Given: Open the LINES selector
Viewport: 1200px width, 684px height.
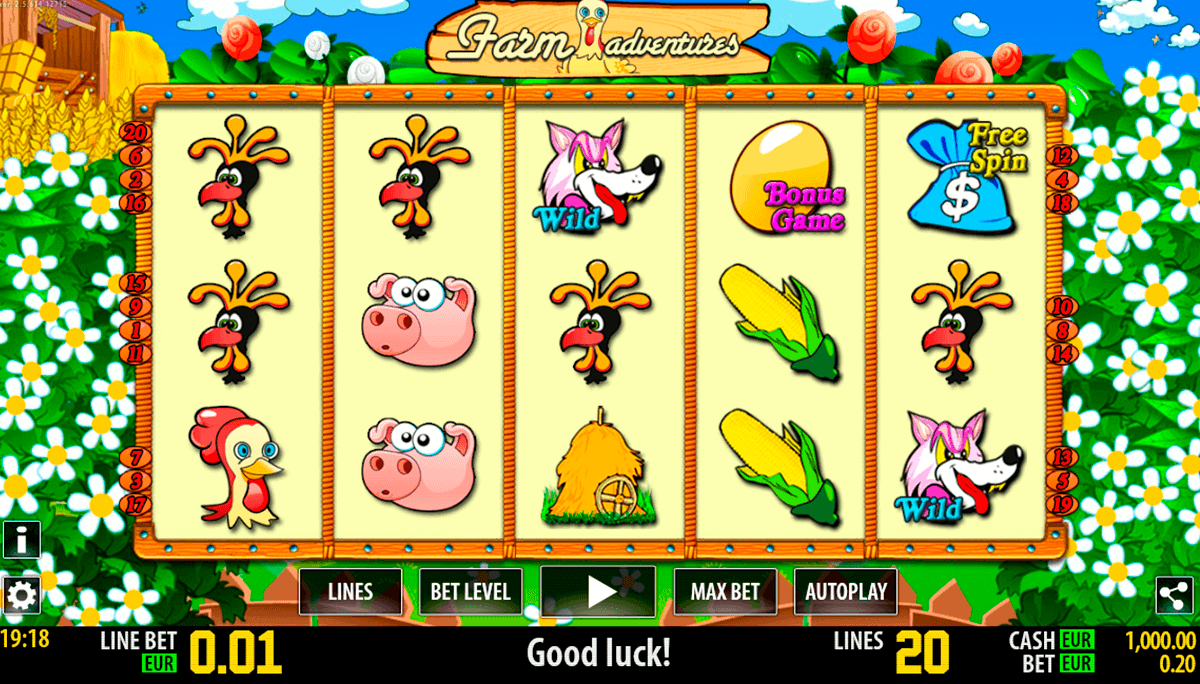Looking at the screenshot, I should pos(350,591).
